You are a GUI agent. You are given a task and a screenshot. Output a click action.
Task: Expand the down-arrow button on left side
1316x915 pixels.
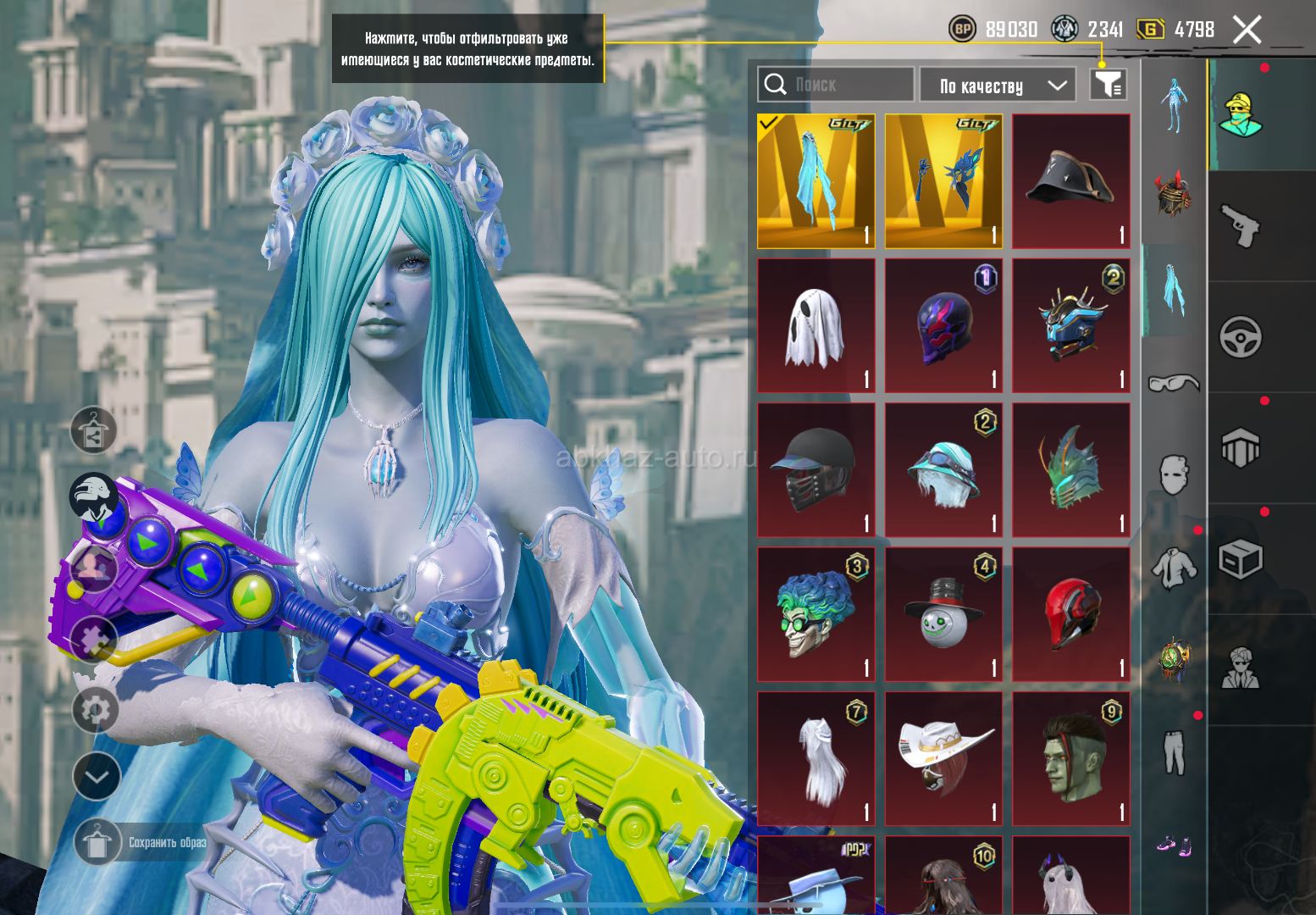pyautogui.click(x=97, y=776)
